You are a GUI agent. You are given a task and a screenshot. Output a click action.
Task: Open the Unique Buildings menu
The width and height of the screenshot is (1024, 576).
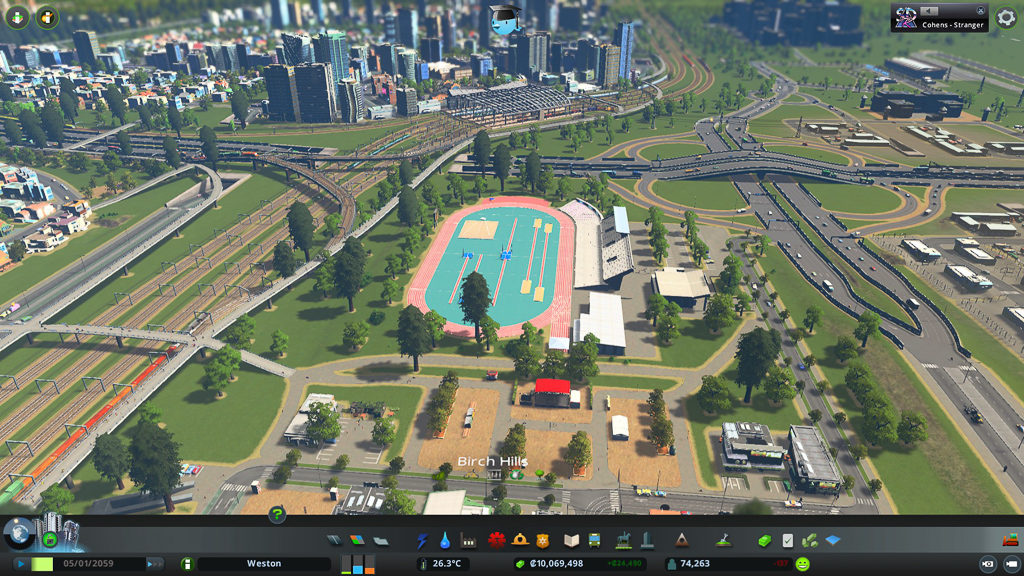point(646,541)
